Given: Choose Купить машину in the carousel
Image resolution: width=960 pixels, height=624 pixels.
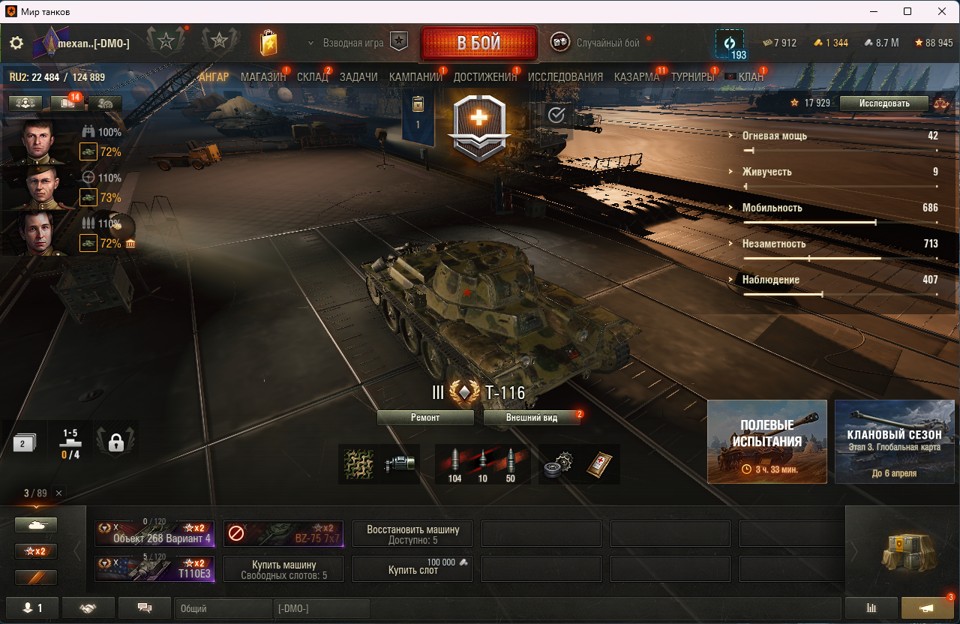Looking at the screenshot, I should [283, 569].
